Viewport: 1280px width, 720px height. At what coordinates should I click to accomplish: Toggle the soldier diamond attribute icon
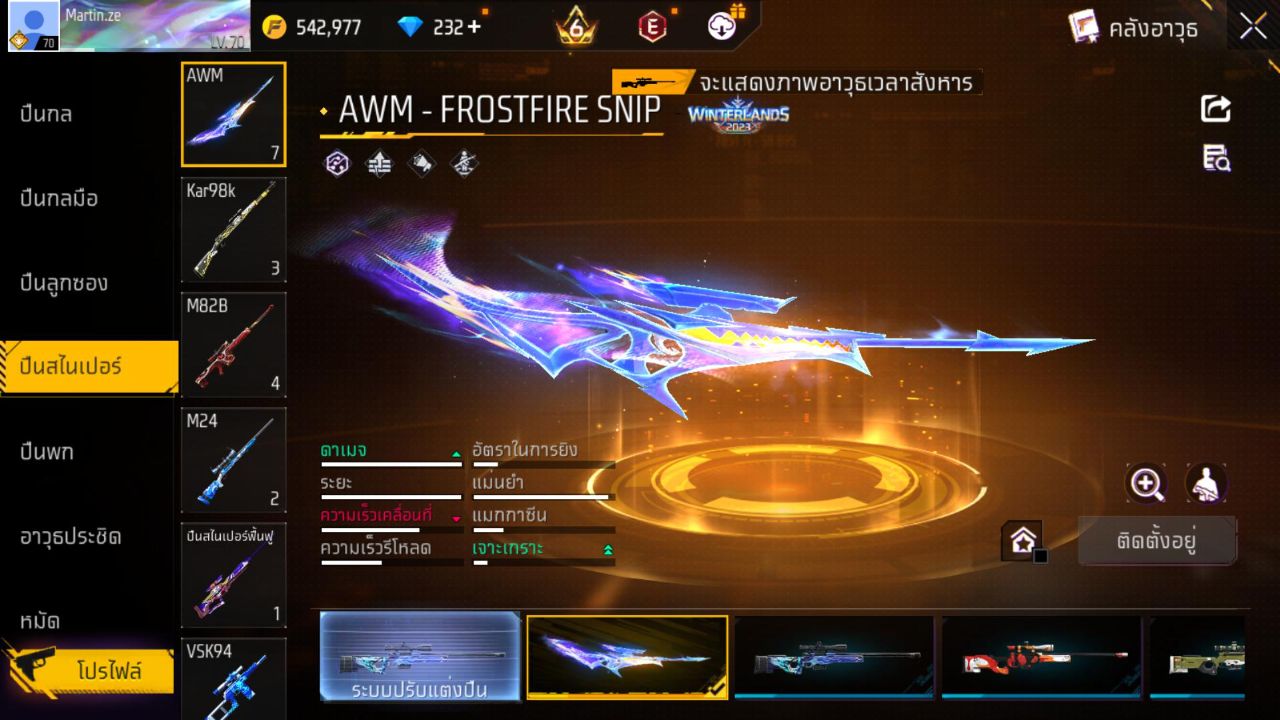tap(461, 163)
